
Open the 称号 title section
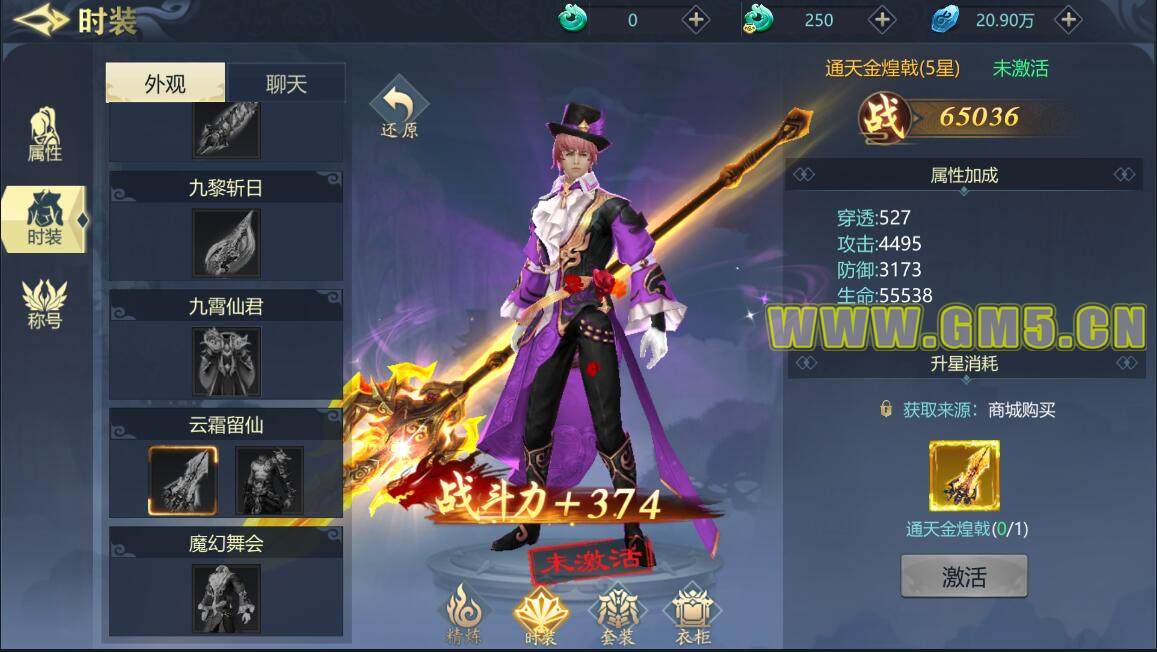[x=45, y=303]
